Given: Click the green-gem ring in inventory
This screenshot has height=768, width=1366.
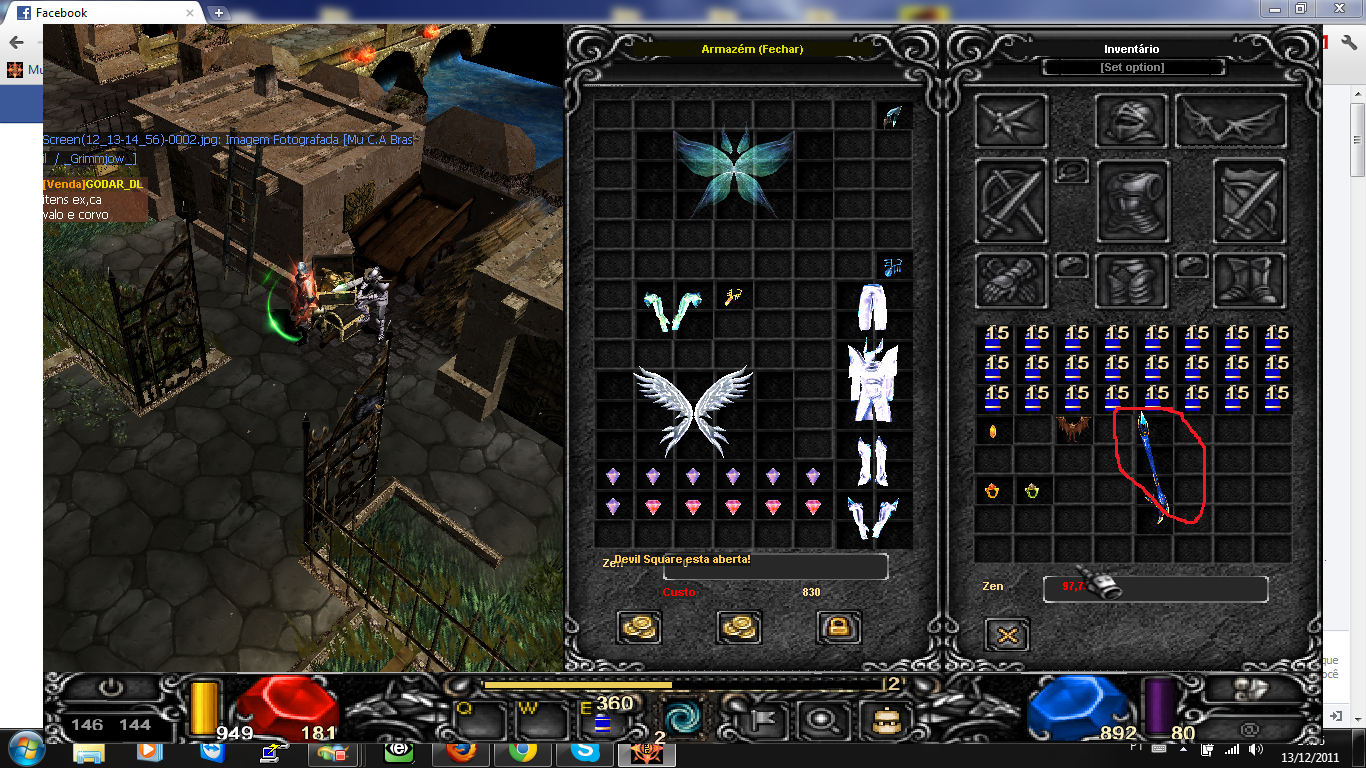Looking at the screenshot, I should click(1032, 491).
